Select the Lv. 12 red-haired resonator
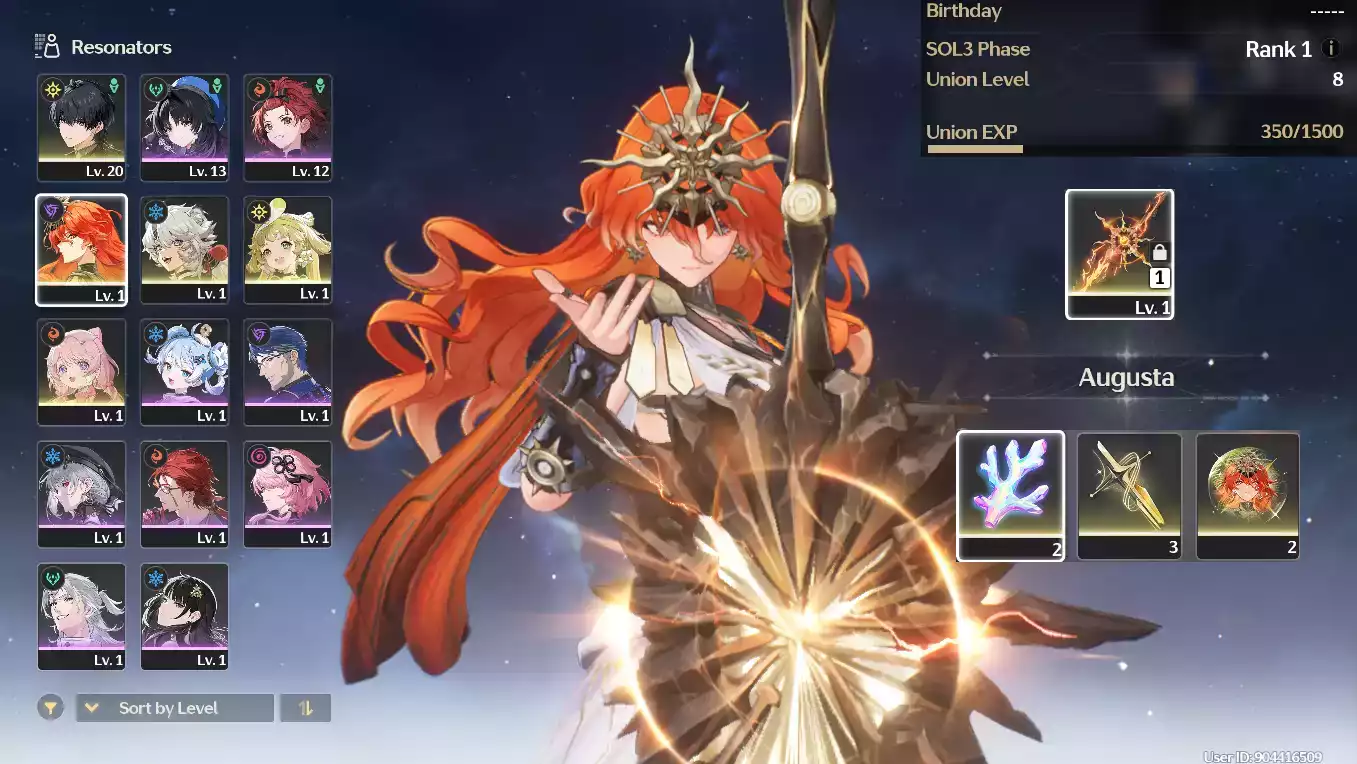The image size is (1357, 764). point(288,127)
